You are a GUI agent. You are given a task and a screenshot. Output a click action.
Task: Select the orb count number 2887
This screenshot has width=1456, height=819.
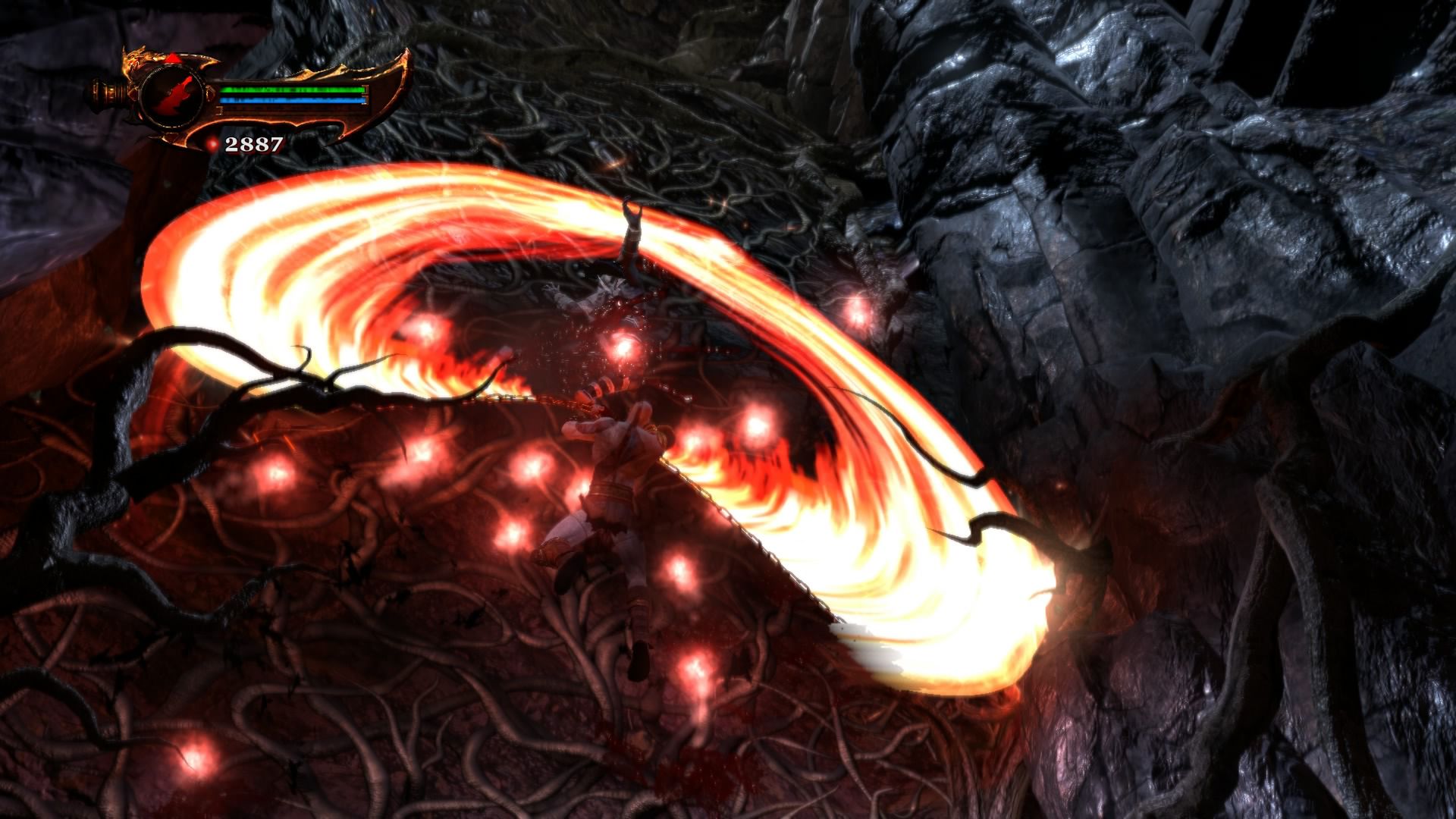pos(254,143)
